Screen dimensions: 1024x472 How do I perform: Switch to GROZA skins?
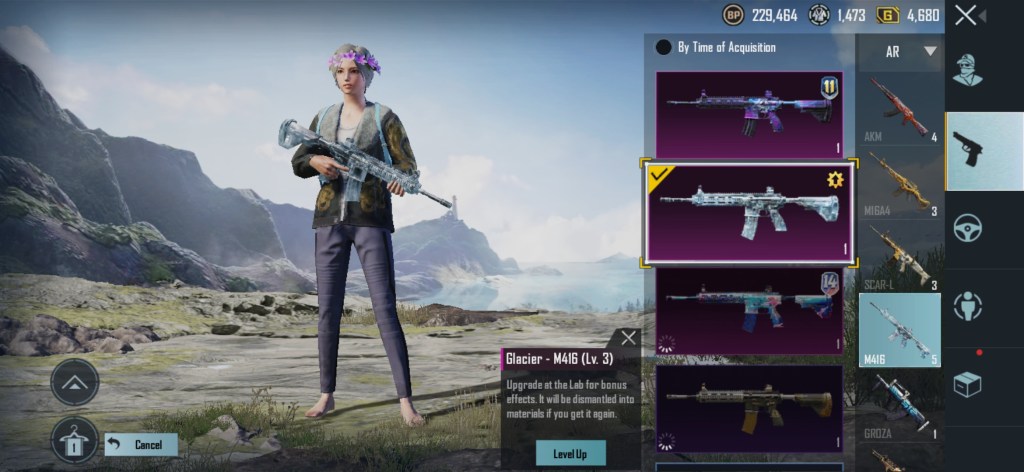(x=899, y=407)
